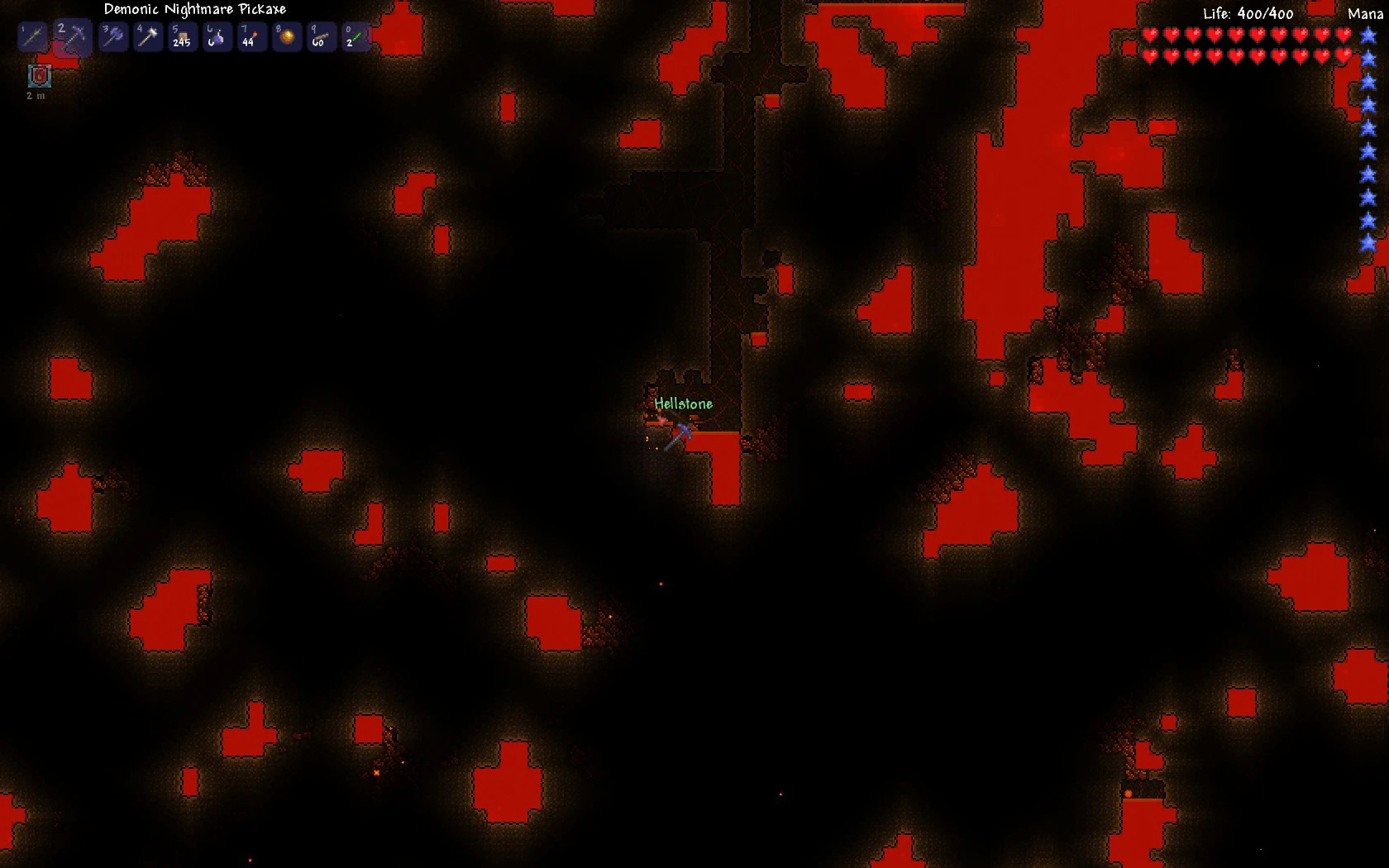Image resolution: width=1389 pixels, height=868 pixels.
Task: Select the torches stack of 60 in slot 9
Action: pyautogui.click(x=322, y=36)
